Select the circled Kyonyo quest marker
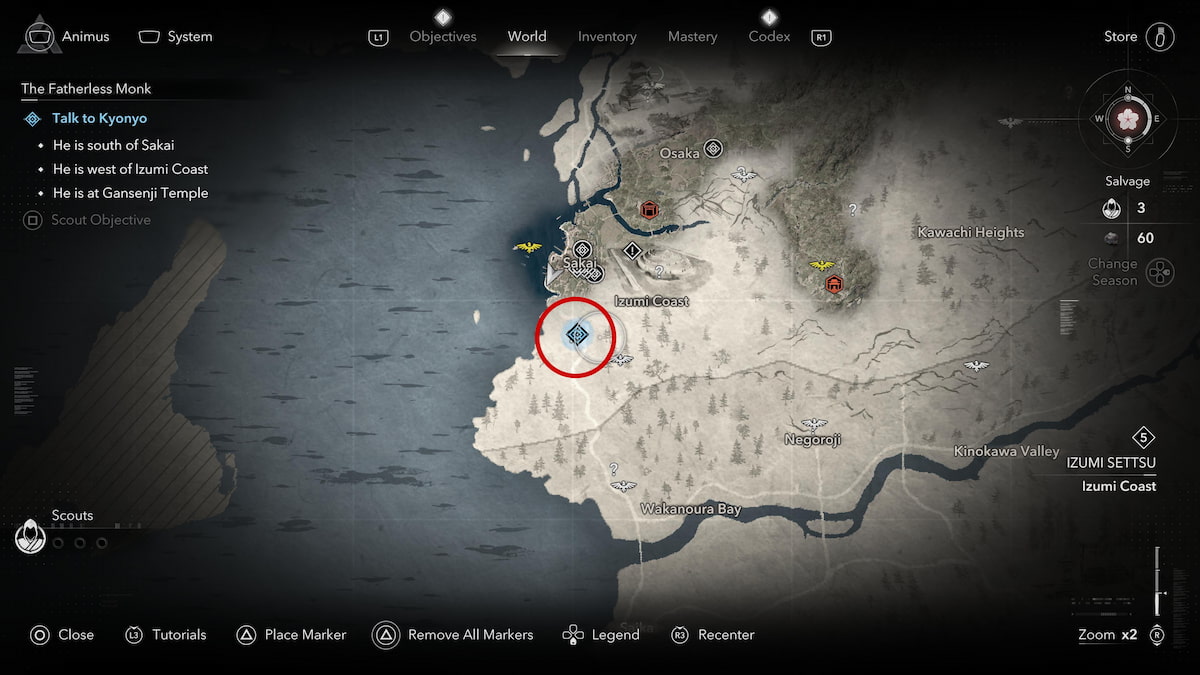The width and height of the screenshot is (1200, 675). point(576,336)
